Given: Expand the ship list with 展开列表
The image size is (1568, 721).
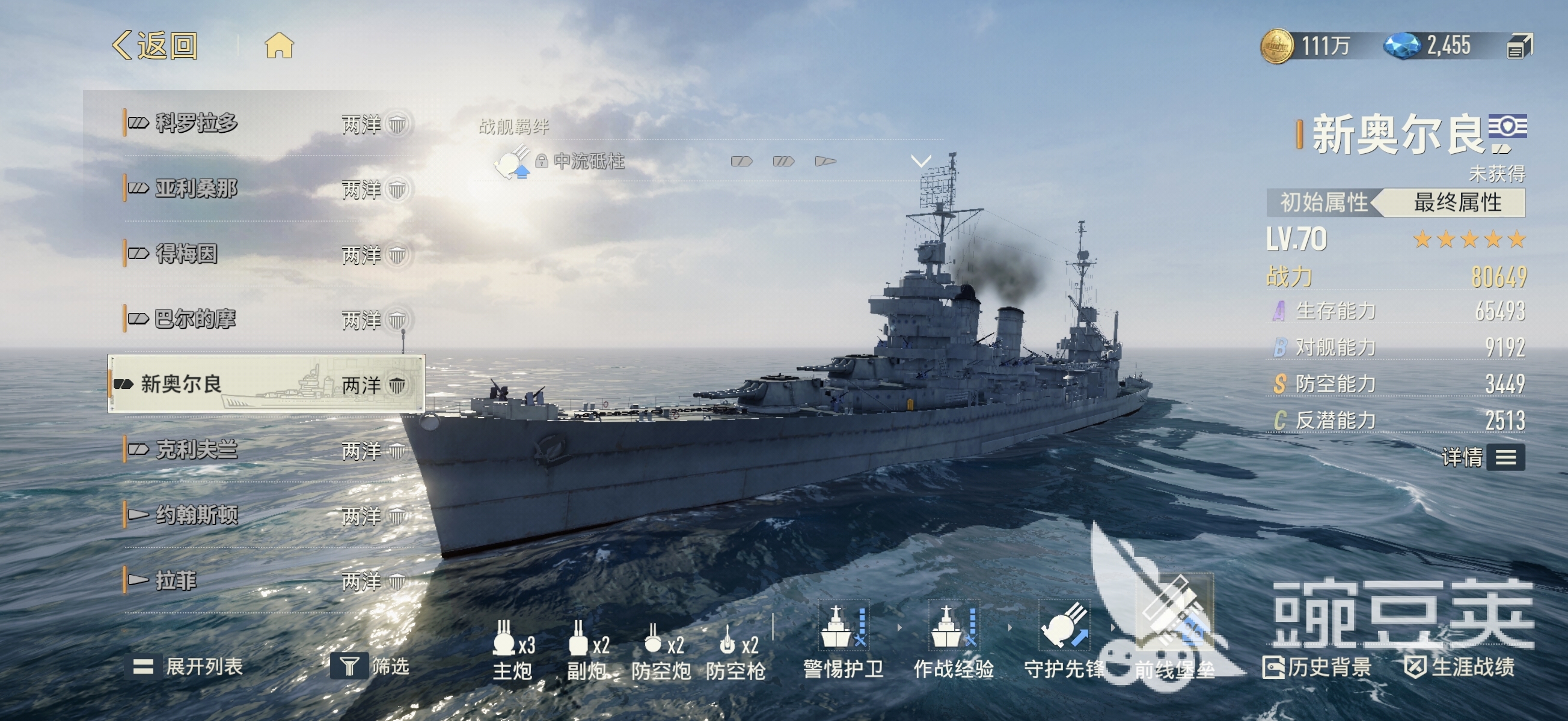Looking at the screenshot, I should [x=188, y=667].
